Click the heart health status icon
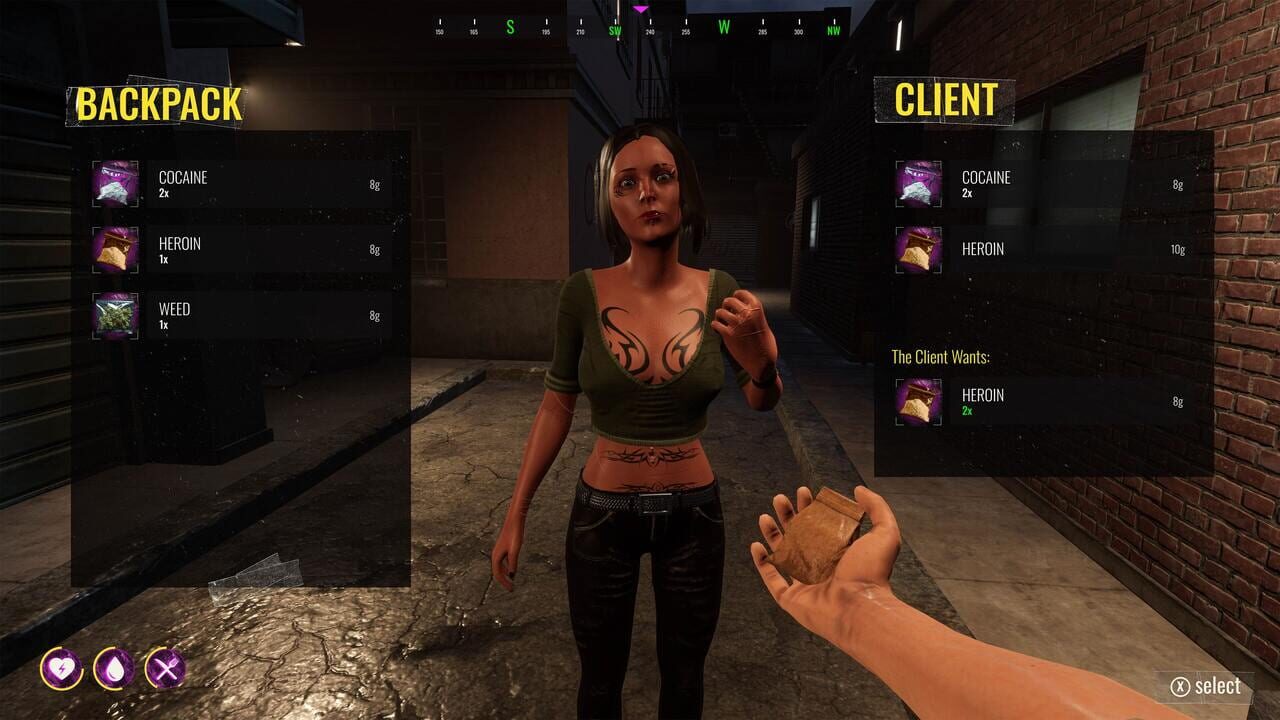The image size is (1280, 720). point(63,670)
